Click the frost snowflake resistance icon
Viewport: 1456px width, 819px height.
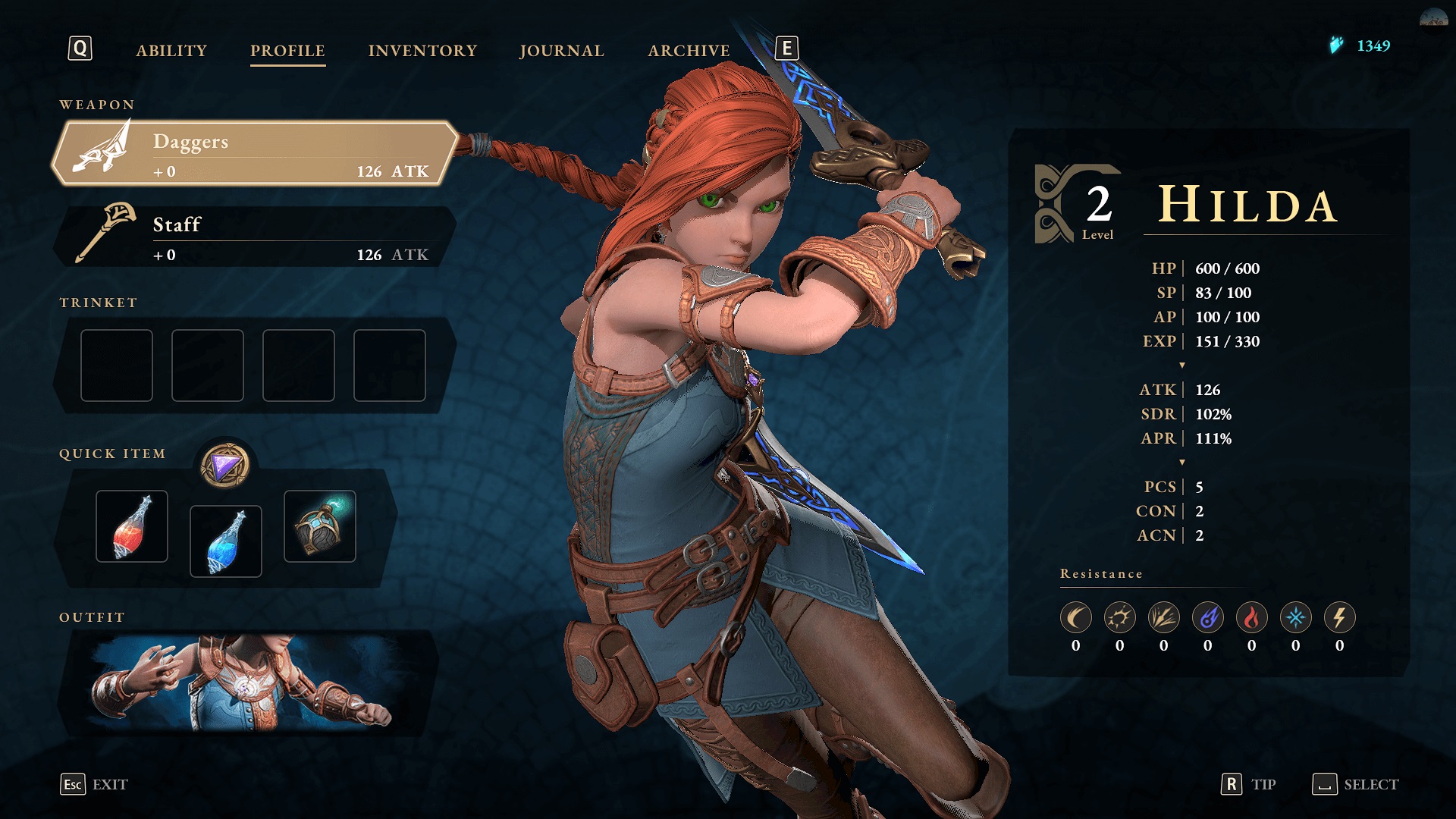(x=1295, y=618)
